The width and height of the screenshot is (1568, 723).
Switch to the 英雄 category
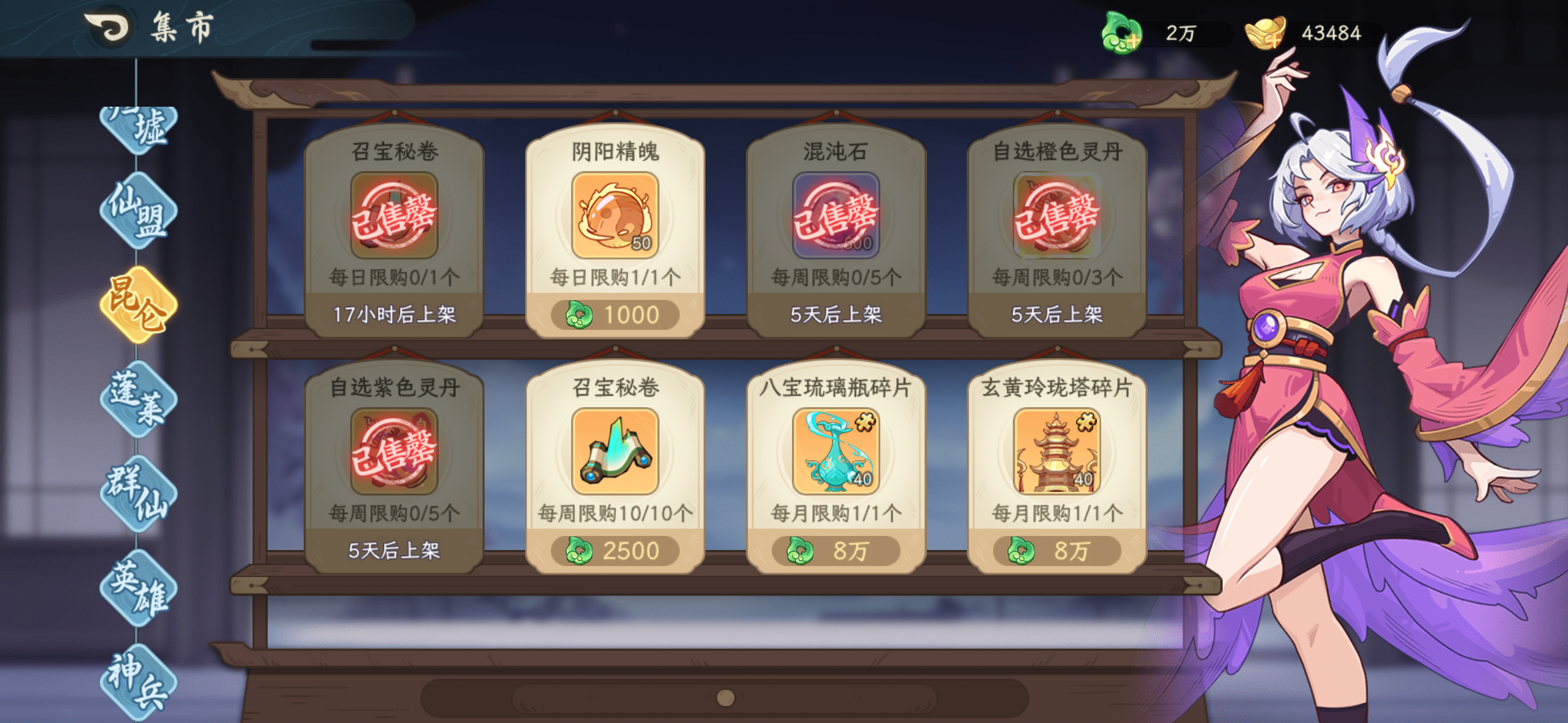[x=140, y=586]
